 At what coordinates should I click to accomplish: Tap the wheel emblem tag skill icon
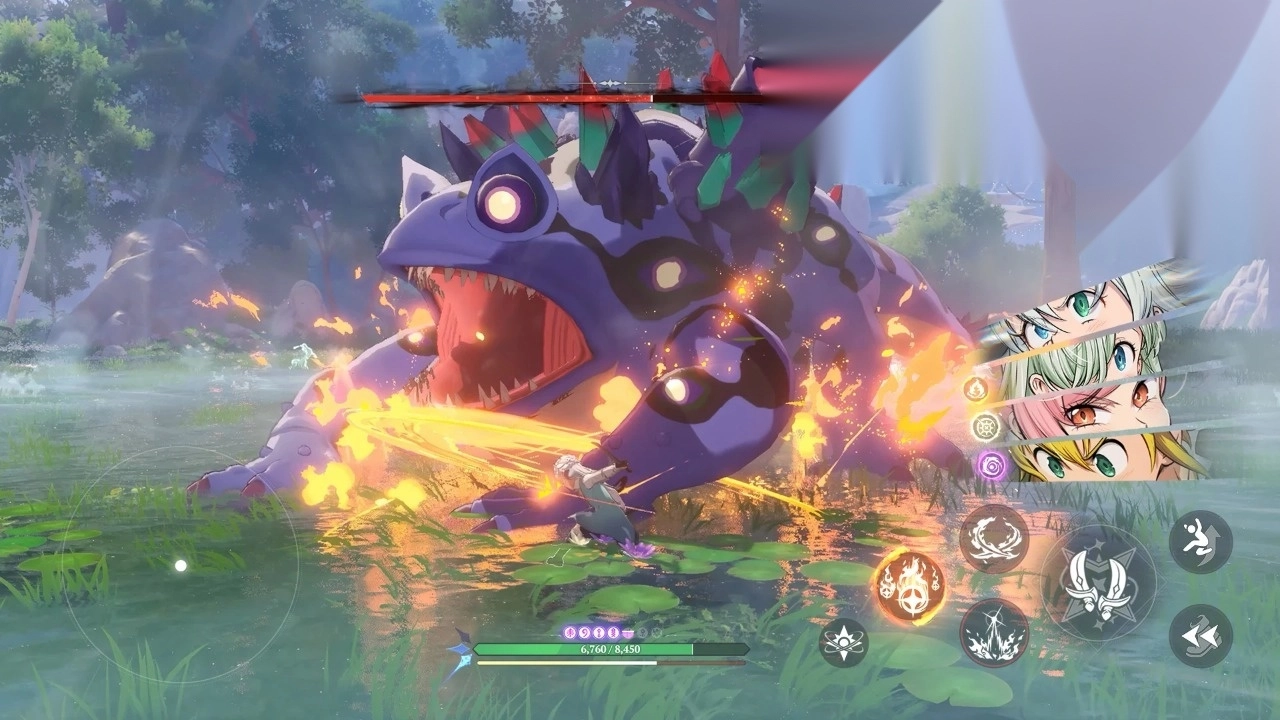tap(985, 426)
